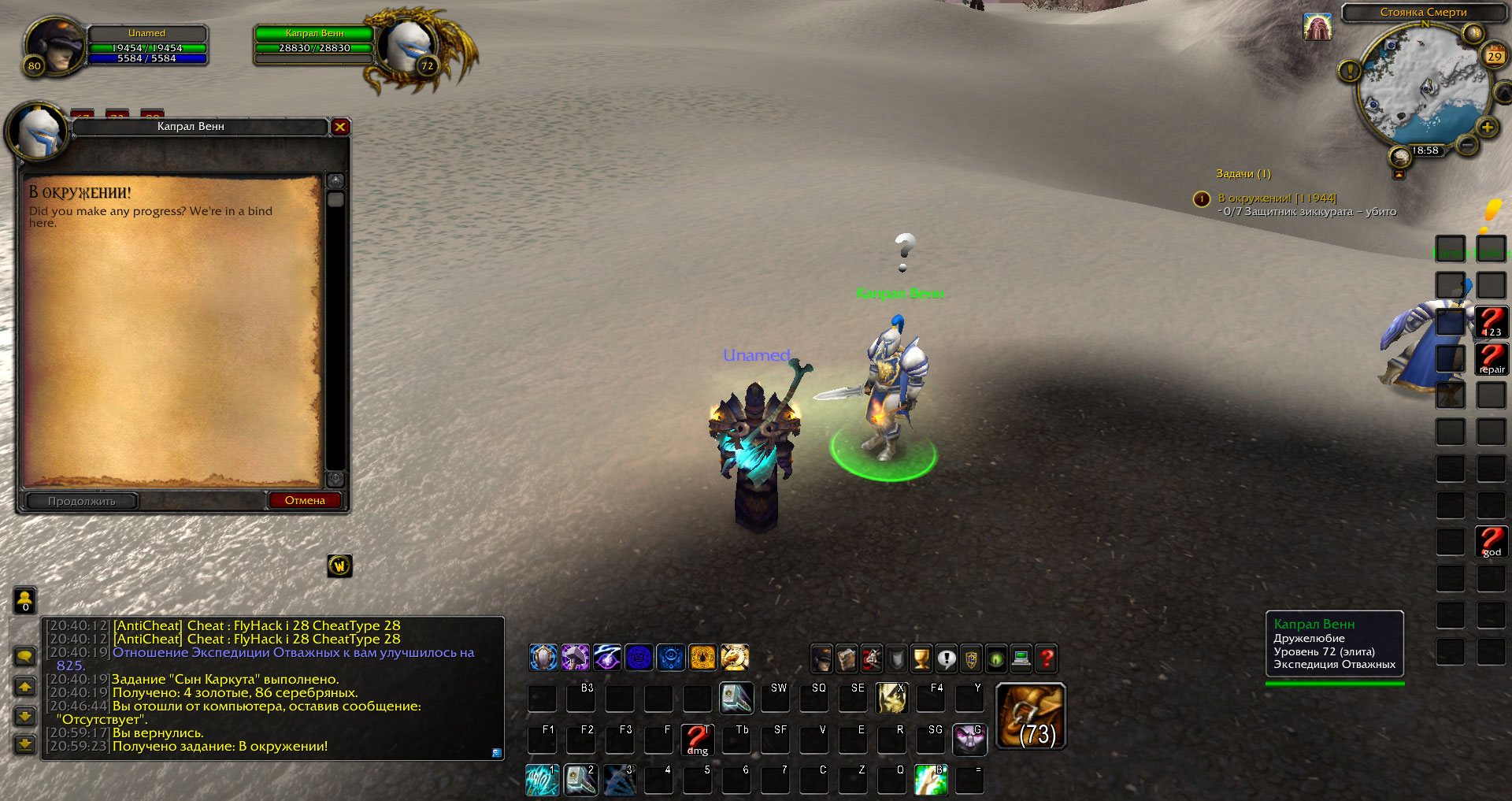Activate the dmg macro on key T
The height and width of the screenshot is (801, 1512).
pos(697,740)
